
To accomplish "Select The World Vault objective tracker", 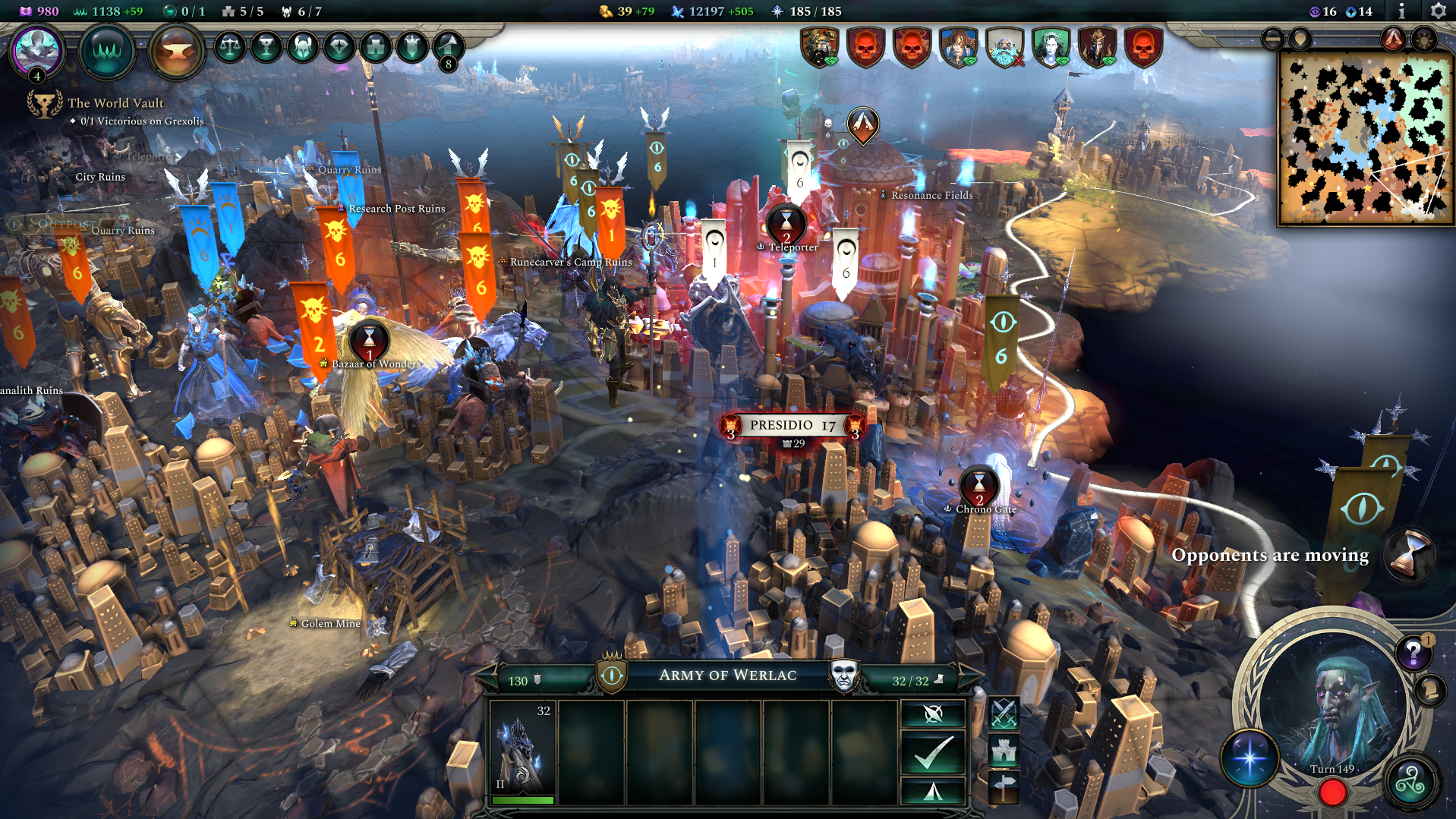I will 115,103.
